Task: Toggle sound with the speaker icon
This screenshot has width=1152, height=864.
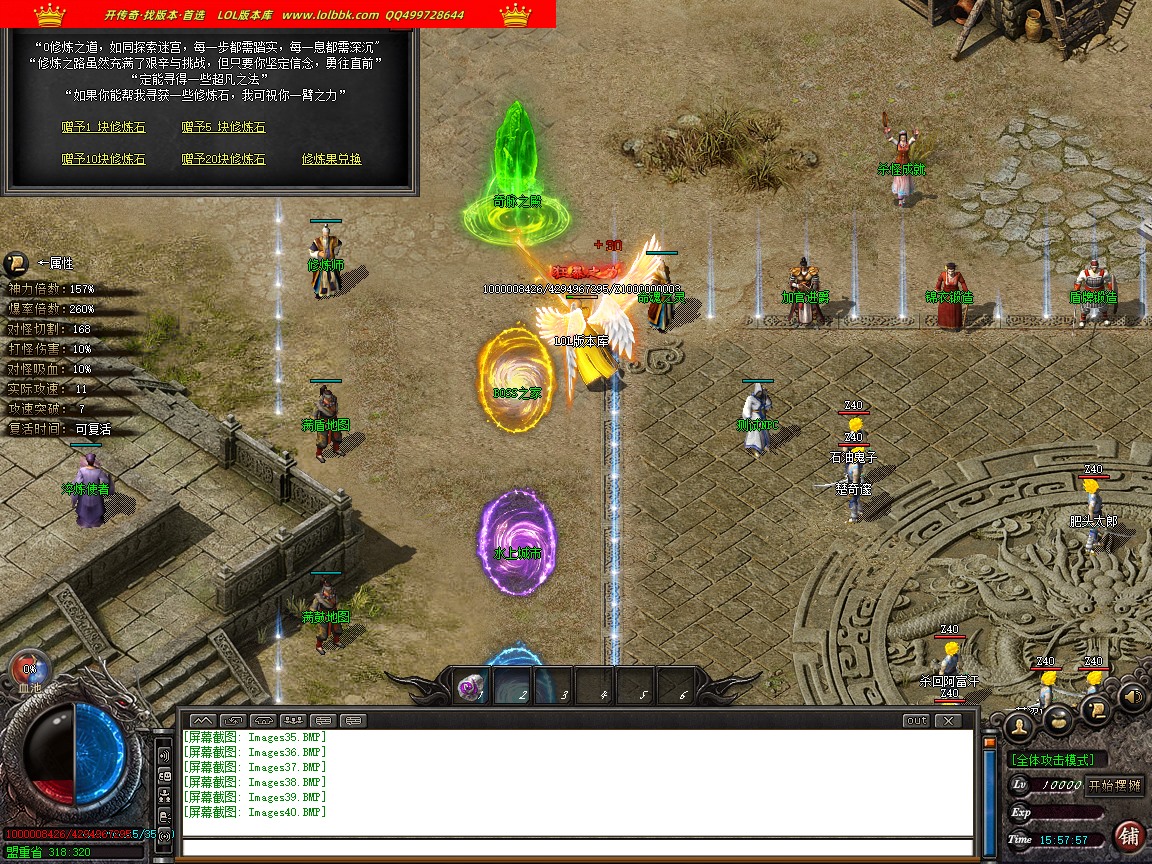Action: click(1132, 696)
